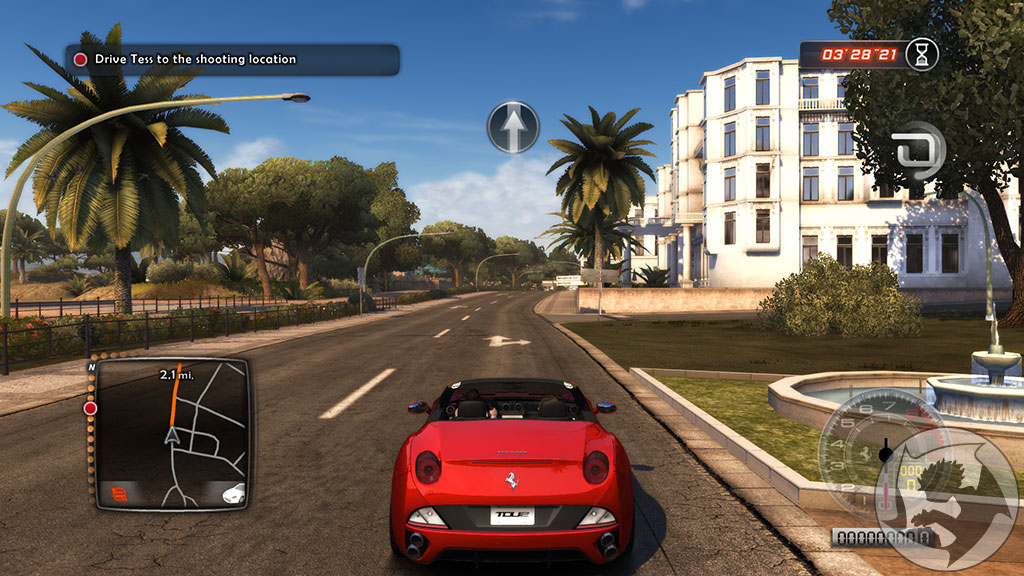The height and width of the screenshot is (576, 1024).
Task: Click the hourglass timer icon
Action: click(x=922, y=54)
